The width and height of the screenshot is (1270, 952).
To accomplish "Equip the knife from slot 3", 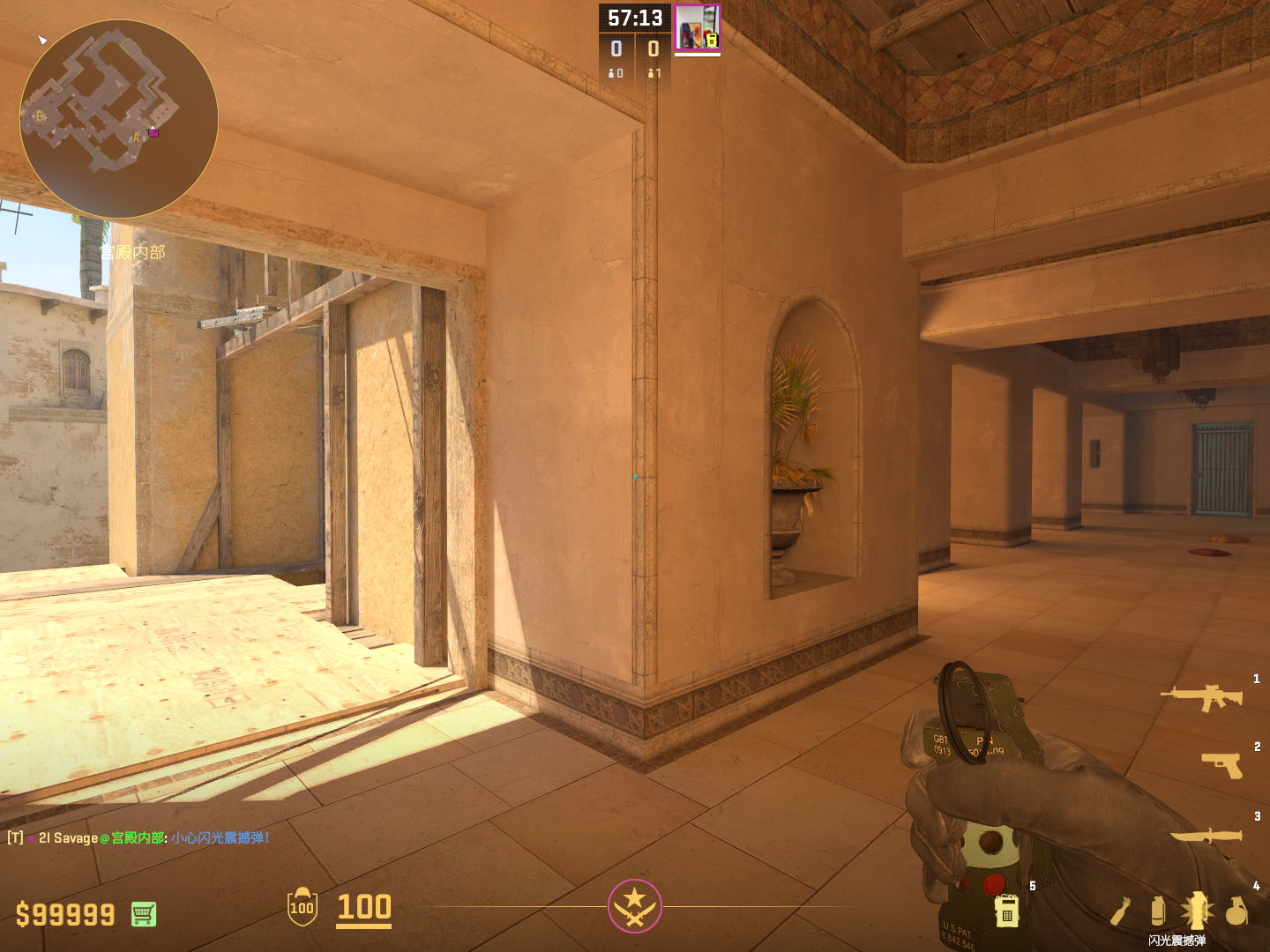I will [x=1206, y=835].
